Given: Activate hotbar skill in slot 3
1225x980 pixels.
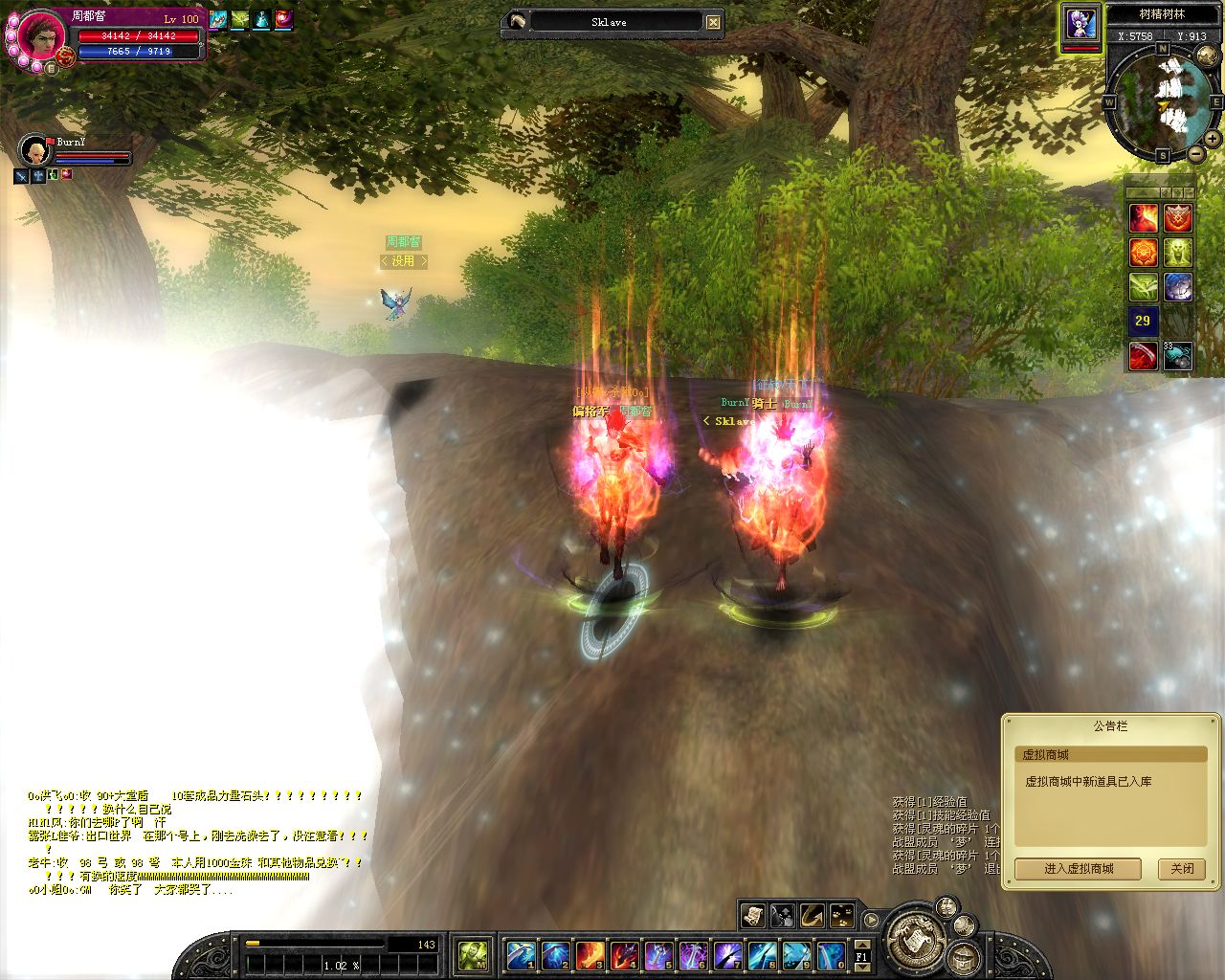Looking at the screenshot, I should click(x=590, y=955).
